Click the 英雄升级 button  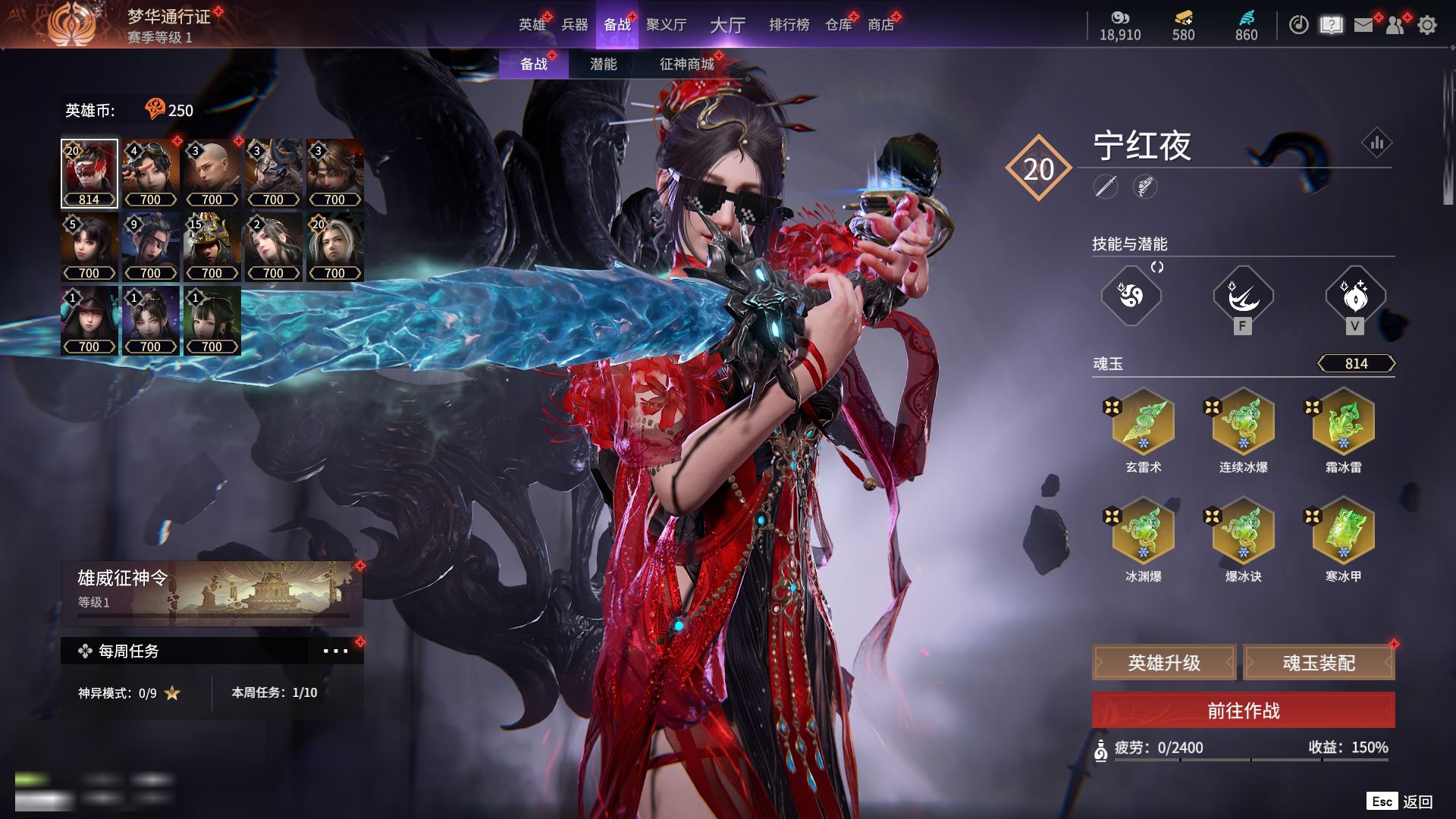coord(1164,663)
